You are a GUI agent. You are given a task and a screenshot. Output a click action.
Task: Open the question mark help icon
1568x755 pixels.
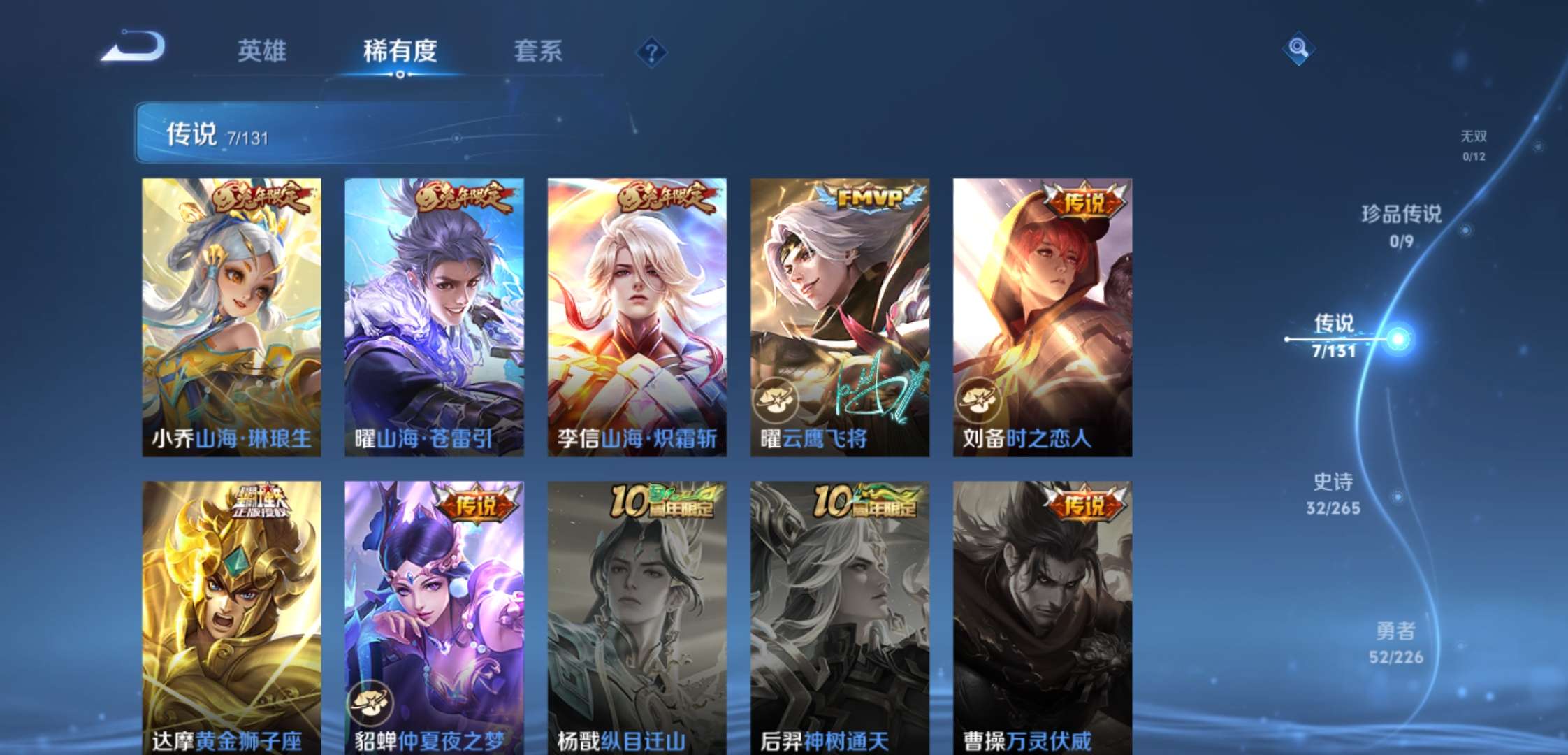[x=651, y=52]
